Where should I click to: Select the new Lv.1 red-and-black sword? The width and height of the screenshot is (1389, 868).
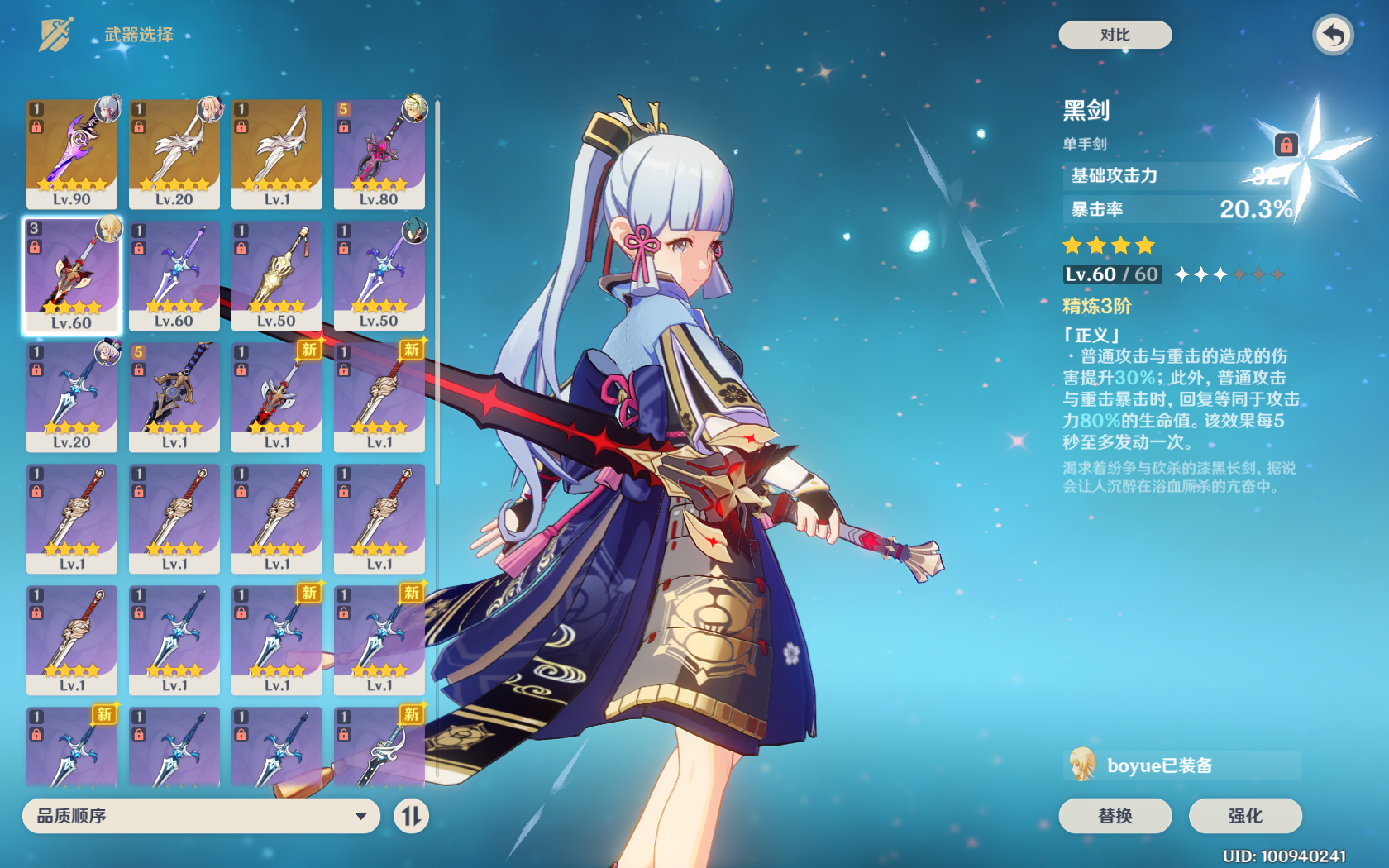click(277, 397)
